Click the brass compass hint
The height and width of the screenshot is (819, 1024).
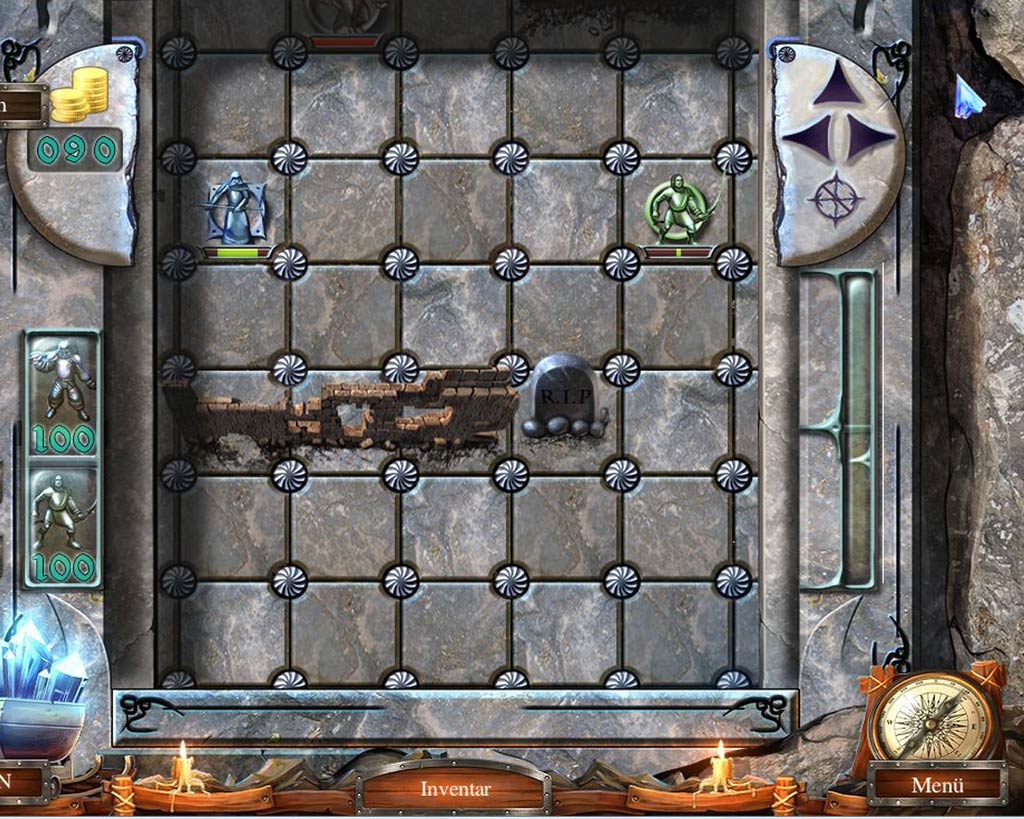pos(933,716)
